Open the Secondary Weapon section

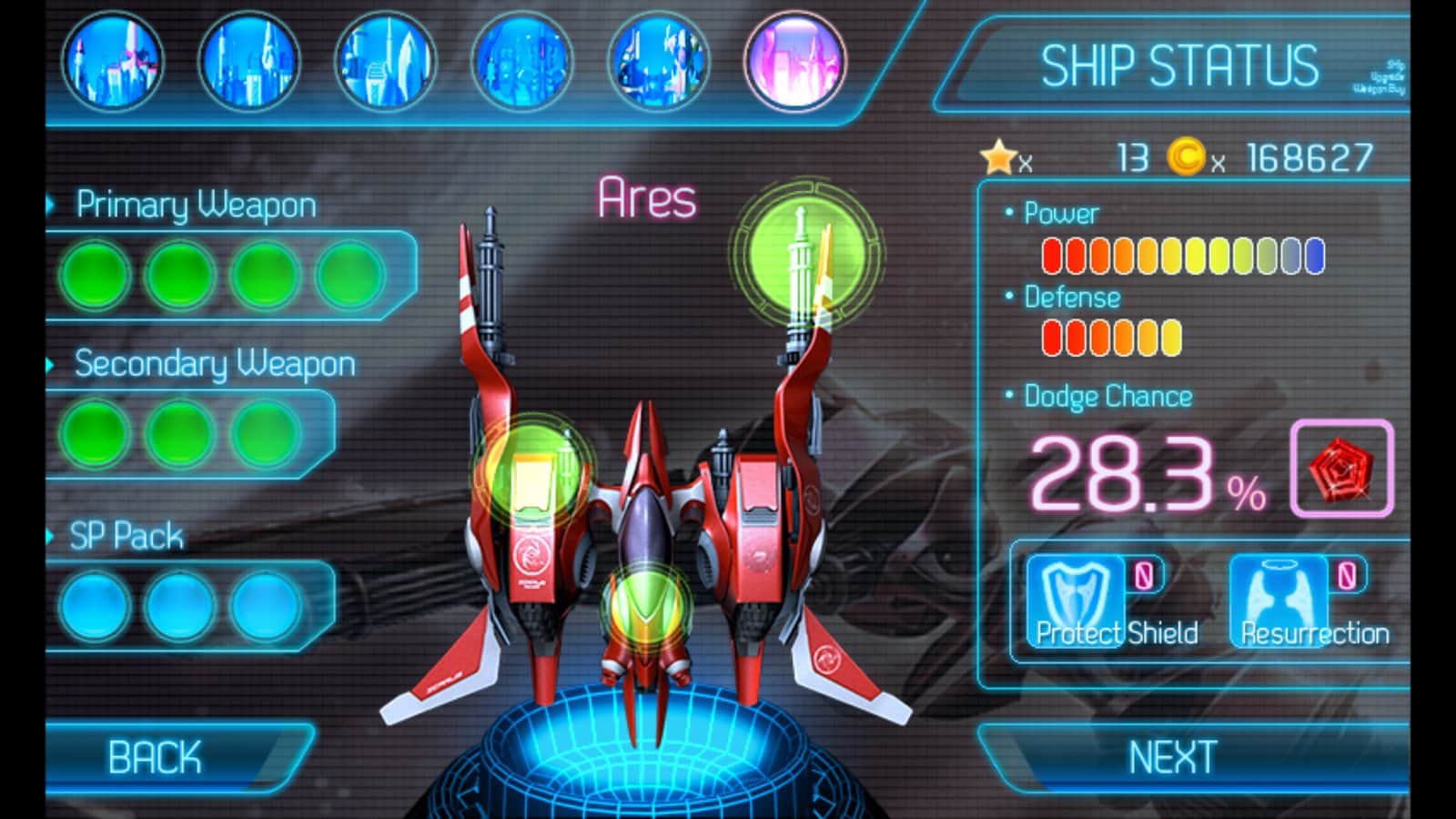point(214,364)
